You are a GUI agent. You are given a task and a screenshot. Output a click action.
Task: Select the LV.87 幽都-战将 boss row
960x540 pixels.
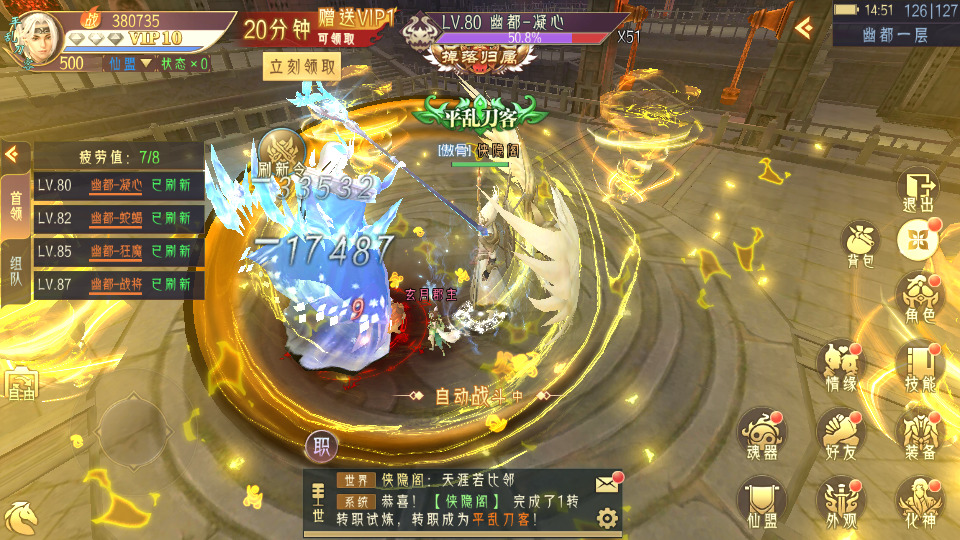[119, 285]
